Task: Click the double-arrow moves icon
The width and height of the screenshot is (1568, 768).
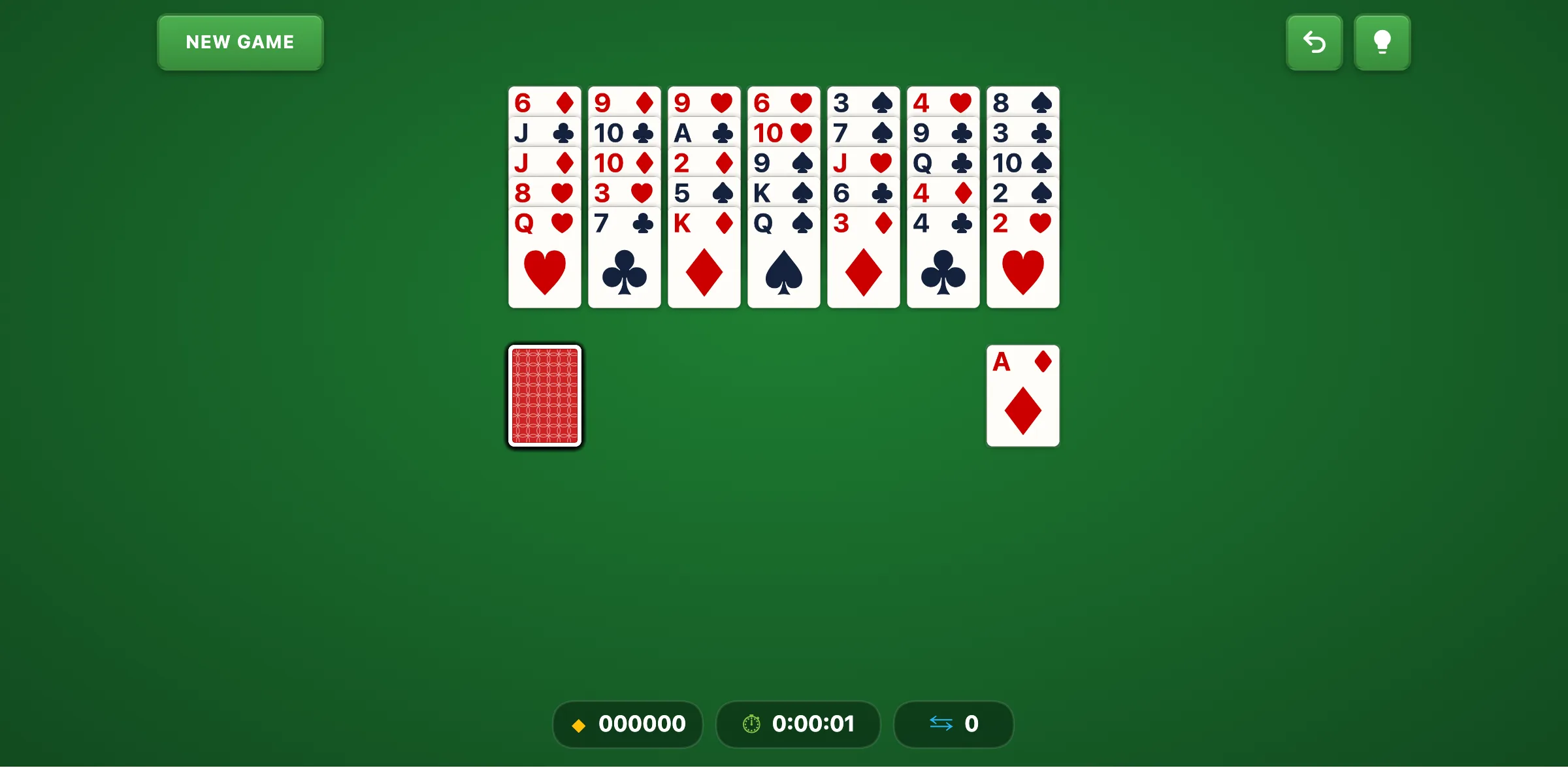Action: tap(941, 724)
